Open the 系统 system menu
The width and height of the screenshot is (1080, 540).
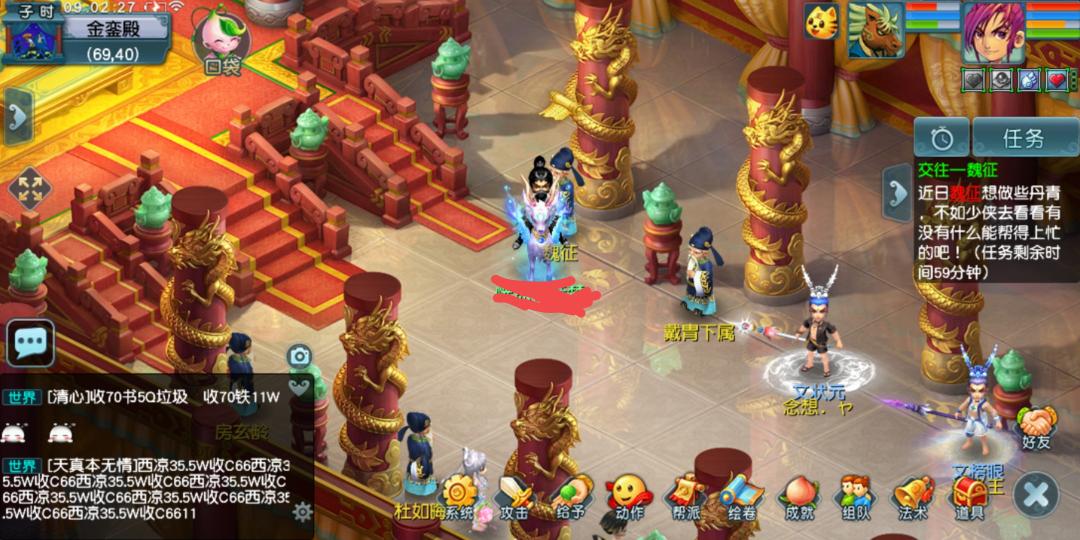pos(459,496)
